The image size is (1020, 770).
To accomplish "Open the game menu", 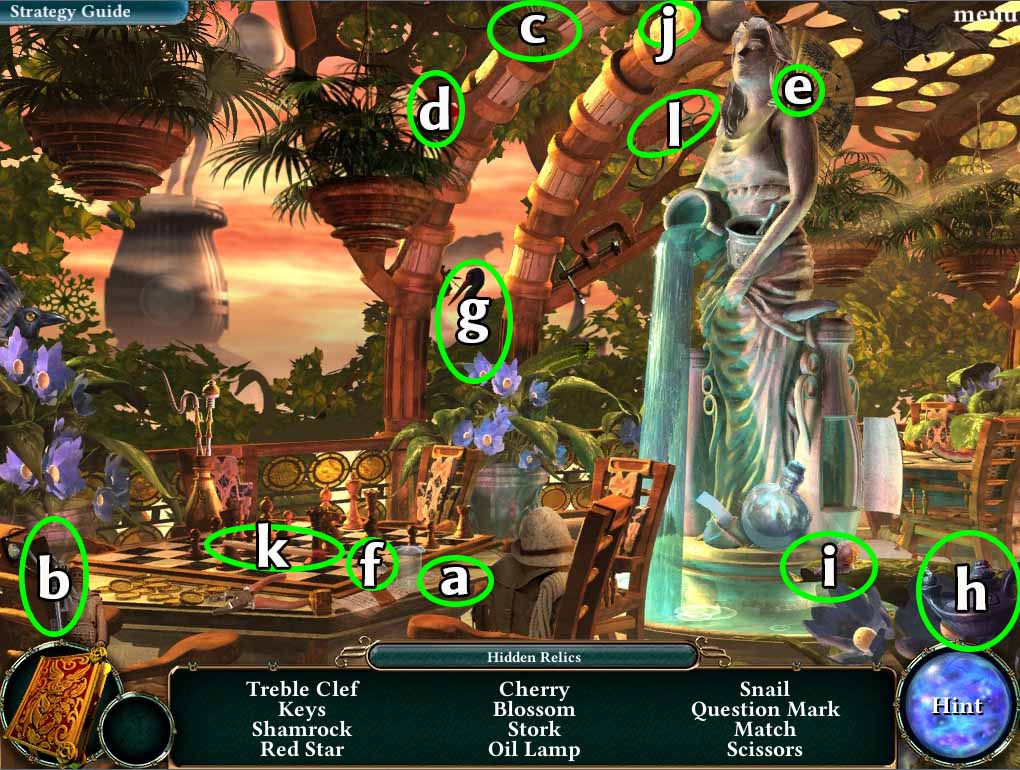I will click(x=985, y=14).
